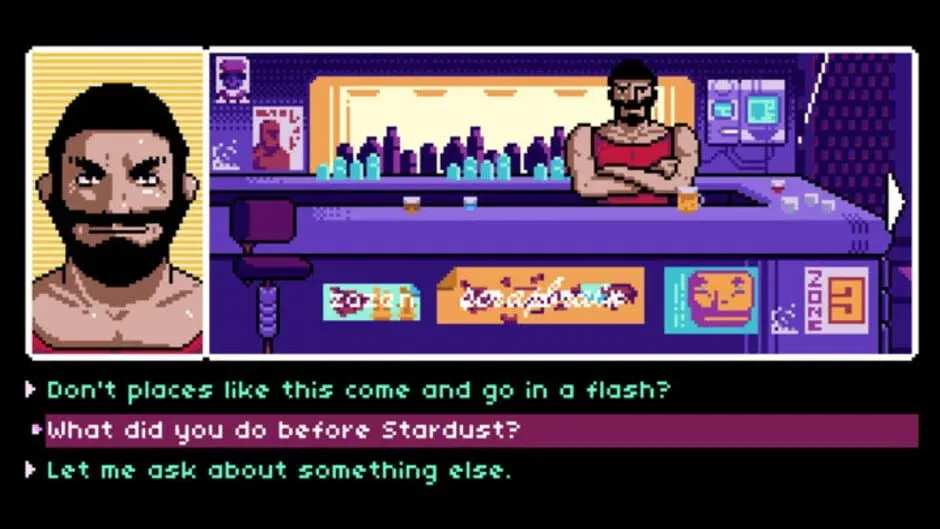Viewport: 940px width, 529px height.
Task: Choose "What did you do before Stardust?"
Action: [x=285, y=431]
